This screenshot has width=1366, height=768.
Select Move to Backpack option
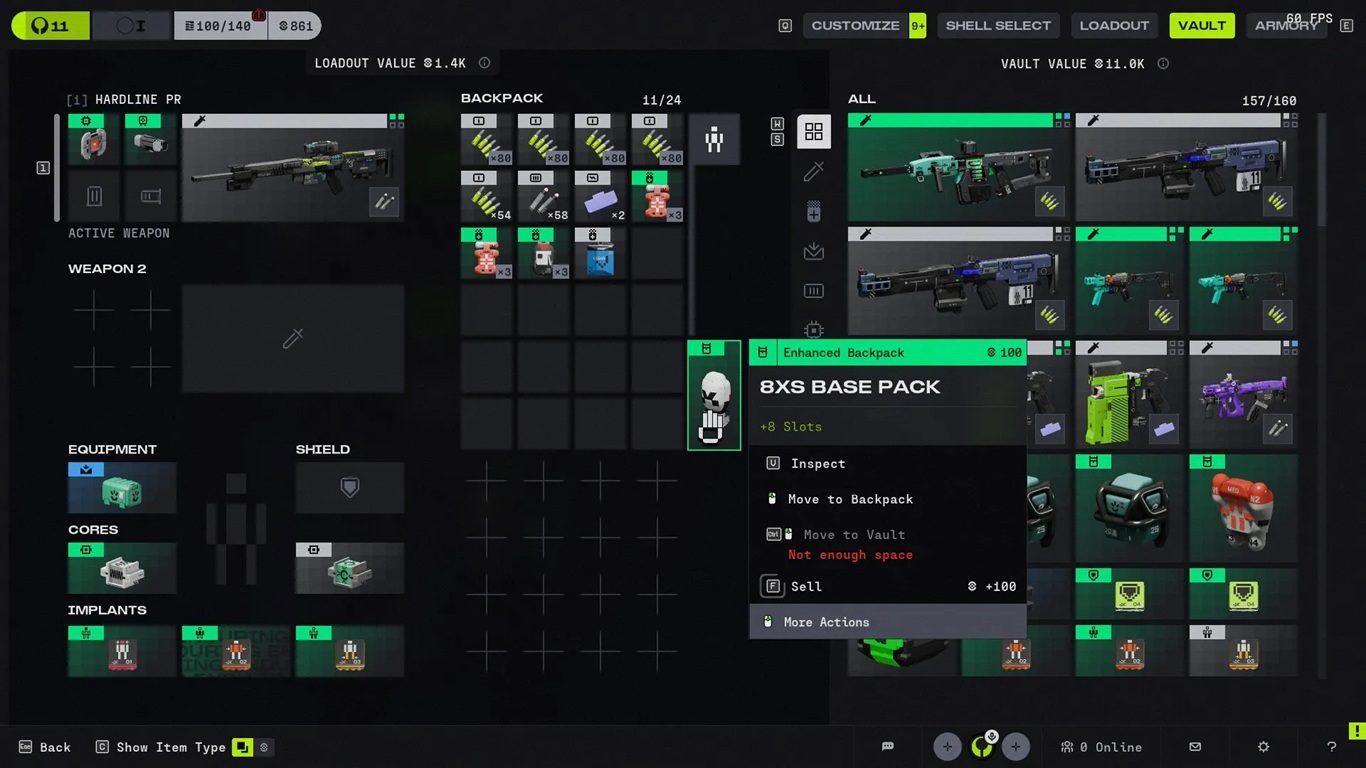(x=850, y=499)
